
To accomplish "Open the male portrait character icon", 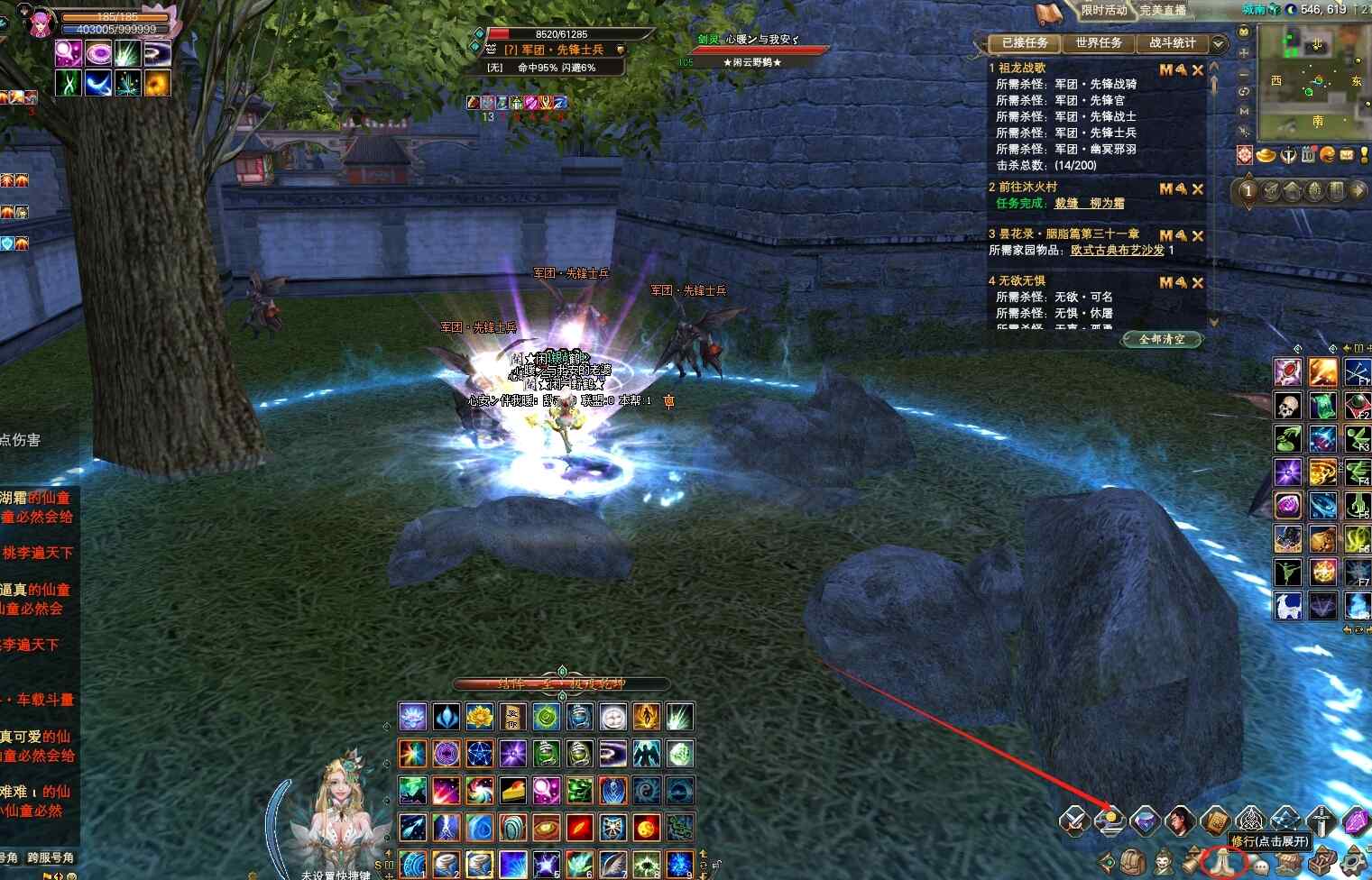I will (x=1179, y=821).
